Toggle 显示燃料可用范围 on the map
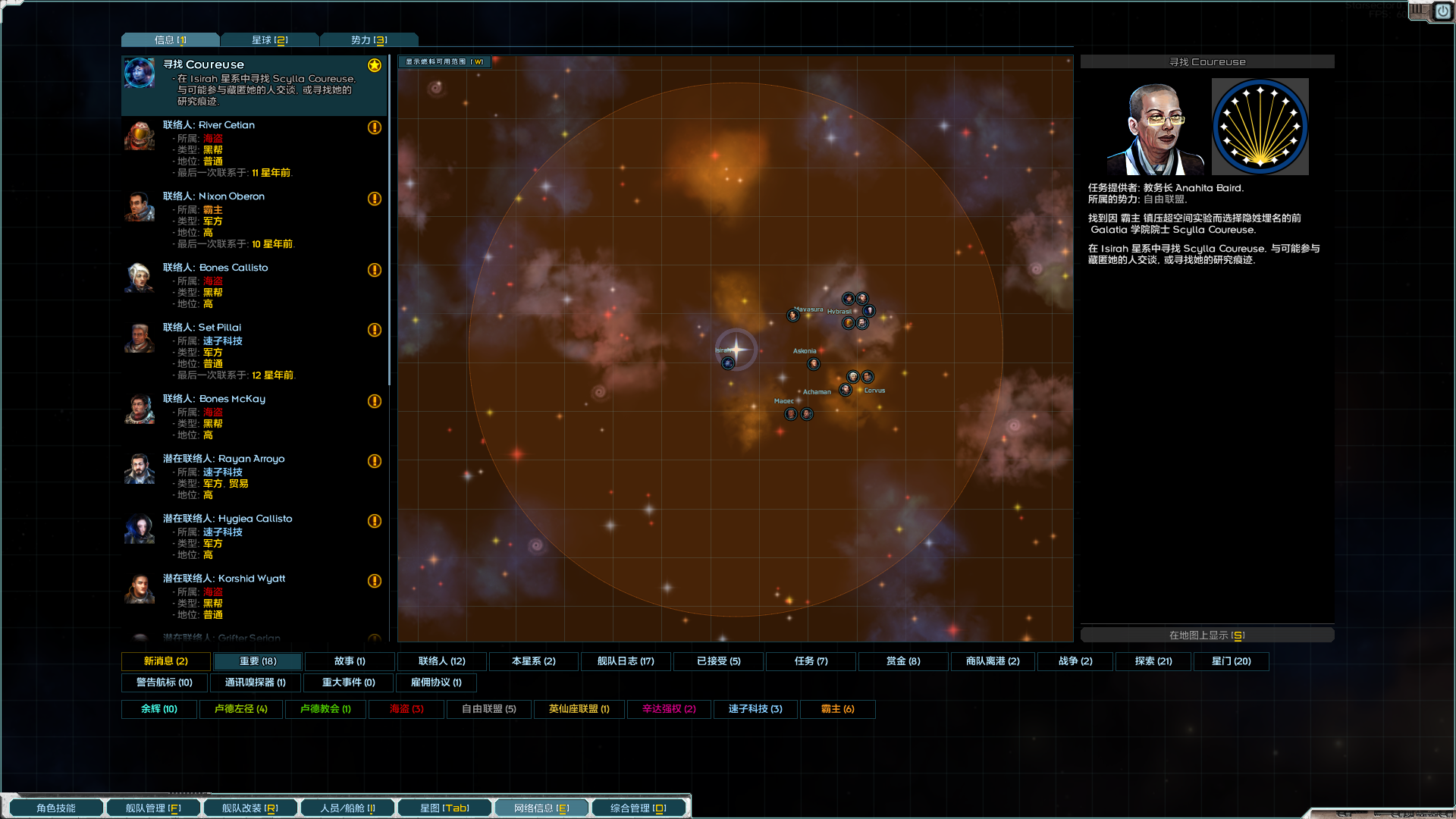The width and height of the screenshot is (1456, 819). [x=444, y=62]
